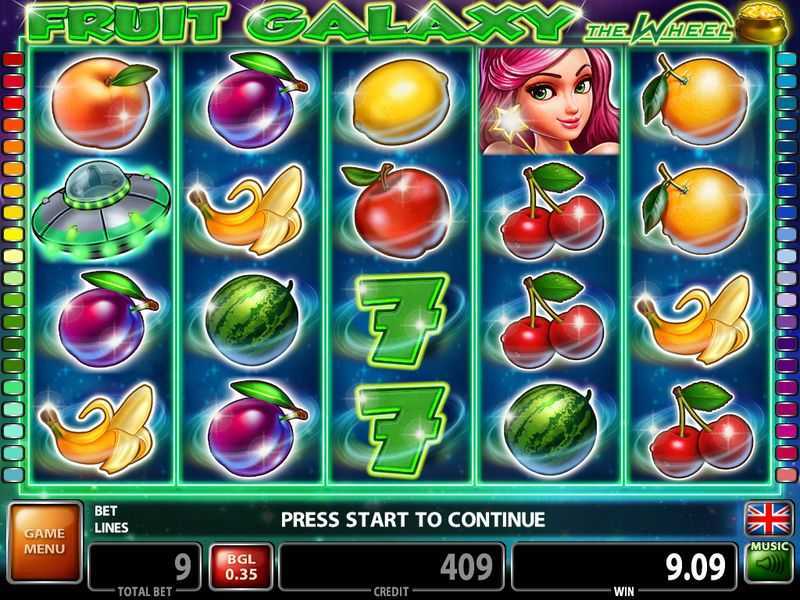Switch language via the UK flag
This screenshot has width=800, height=600.
click(x=769, y=519)
